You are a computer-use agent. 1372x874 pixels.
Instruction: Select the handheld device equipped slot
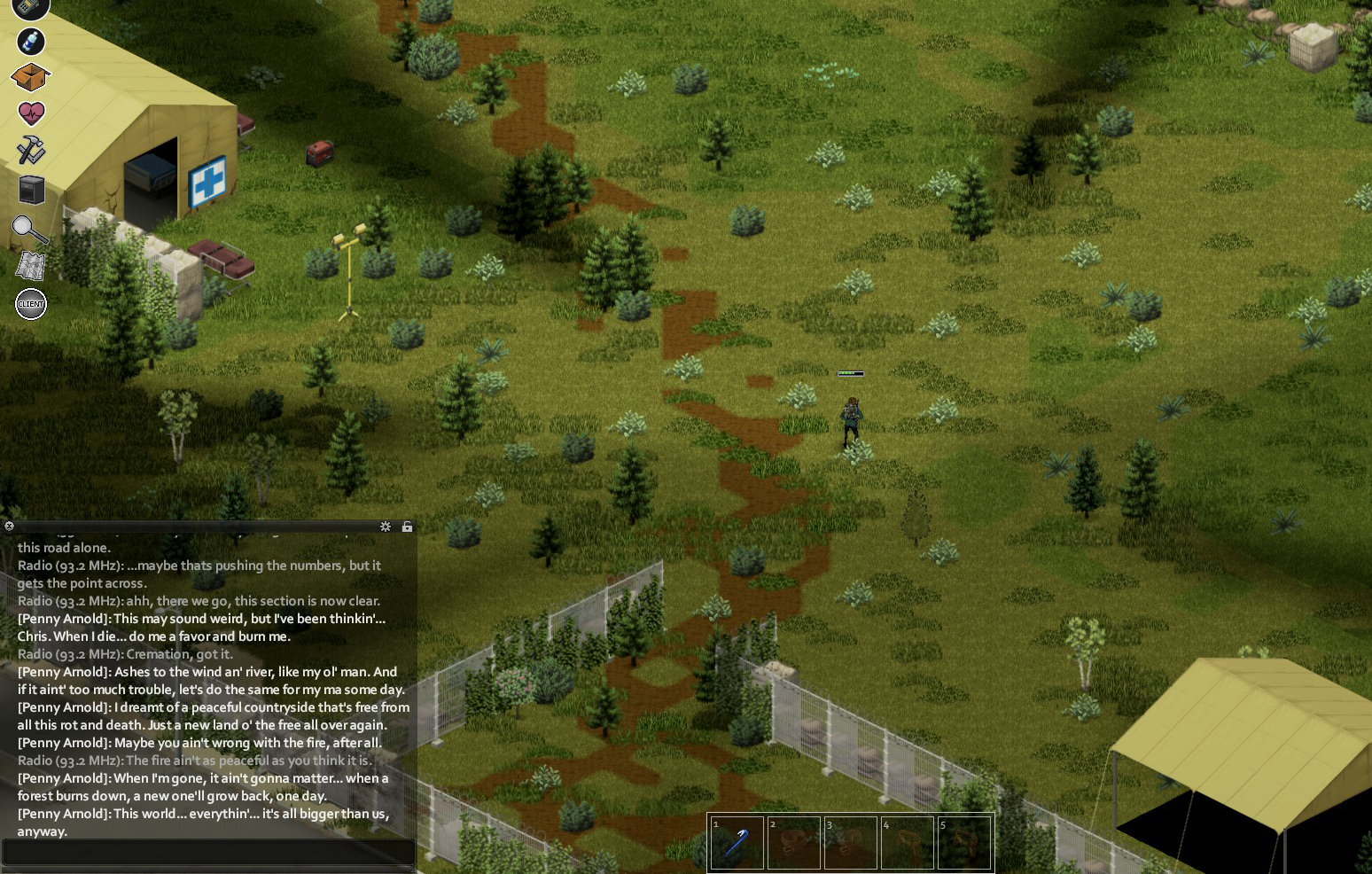tap(30, 7)
